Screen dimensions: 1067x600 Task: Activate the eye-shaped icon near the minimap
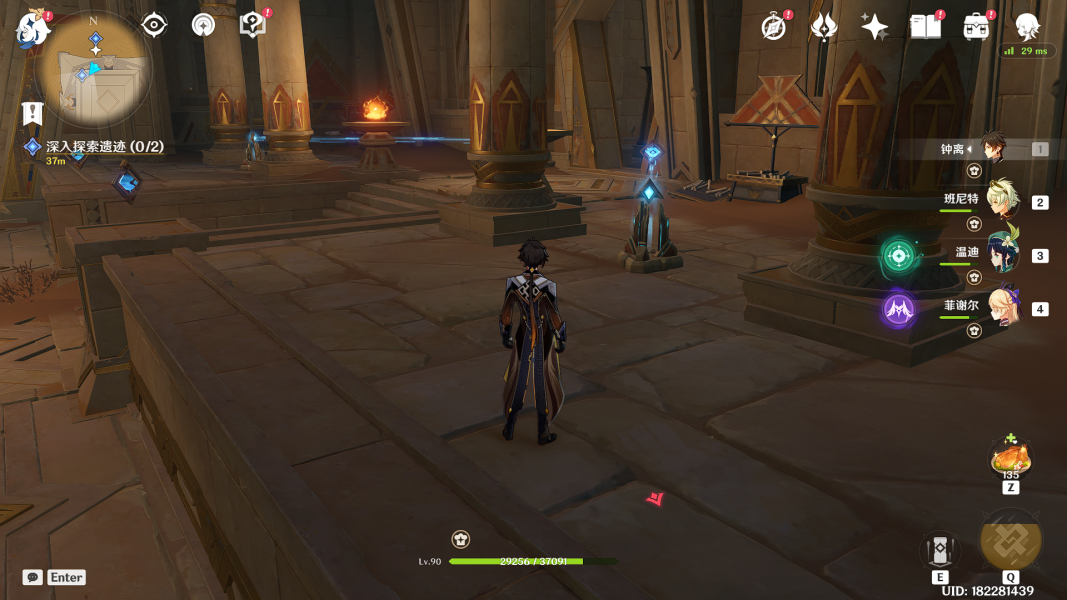point(154,25)
